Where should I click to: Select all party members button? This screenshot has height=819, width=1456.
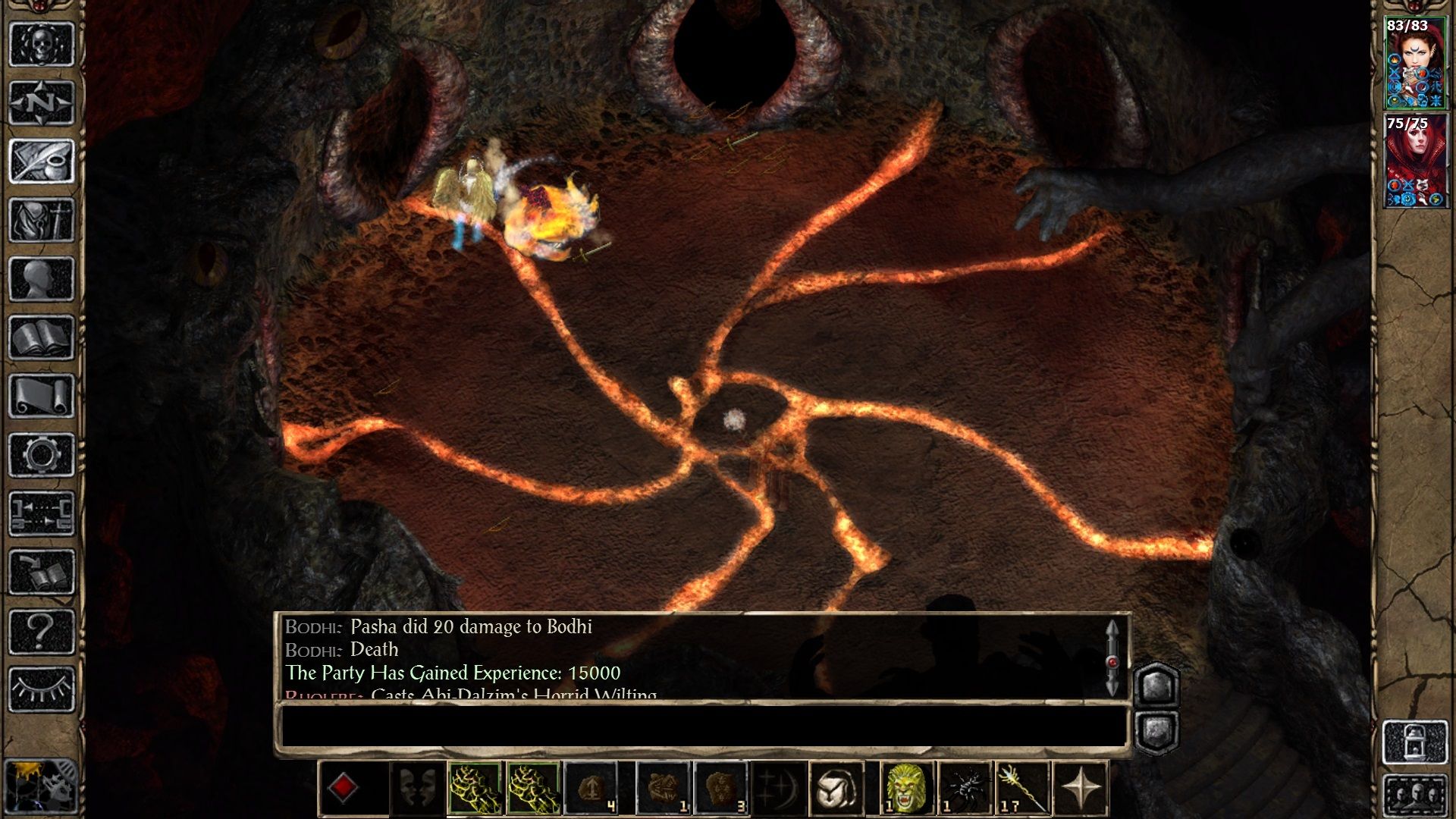[1415, 794]
